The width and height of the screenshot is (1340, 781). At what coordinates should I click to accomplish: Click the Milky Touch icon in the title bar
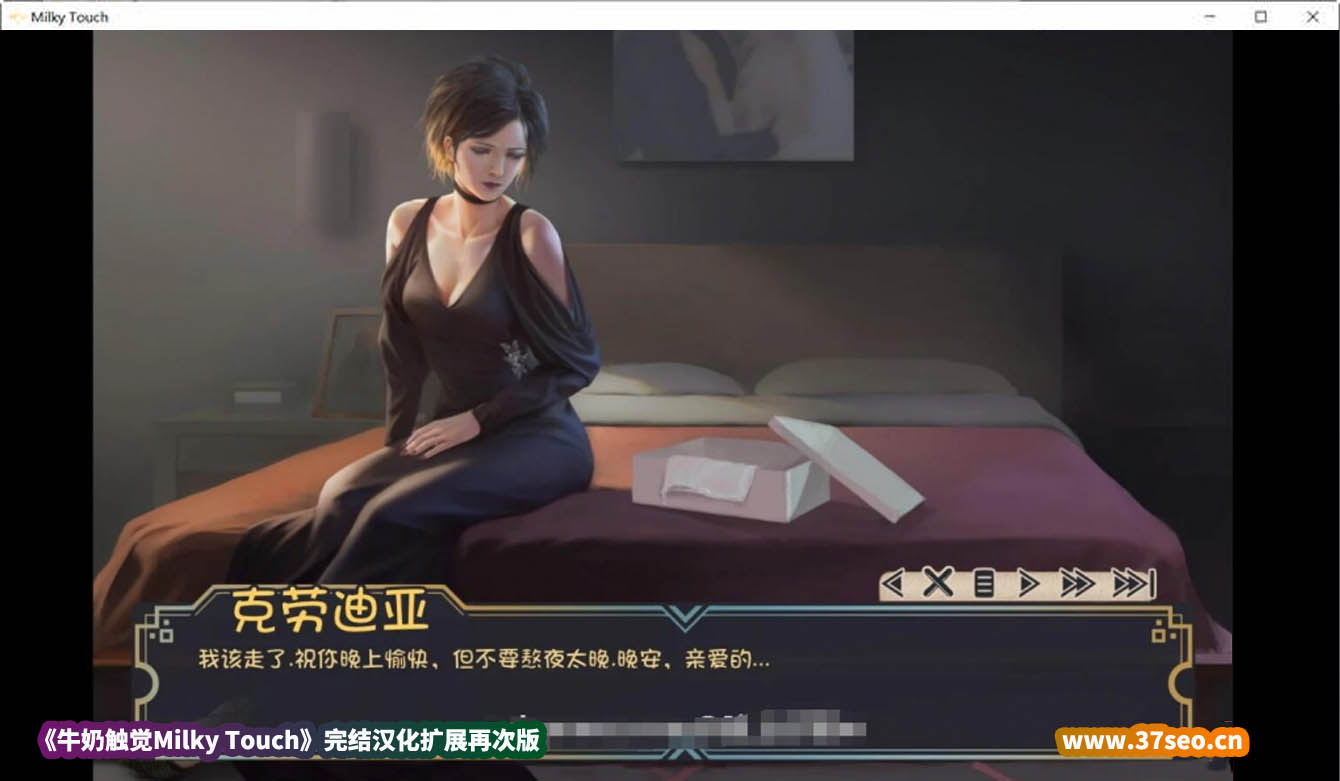tap(18, 16)
